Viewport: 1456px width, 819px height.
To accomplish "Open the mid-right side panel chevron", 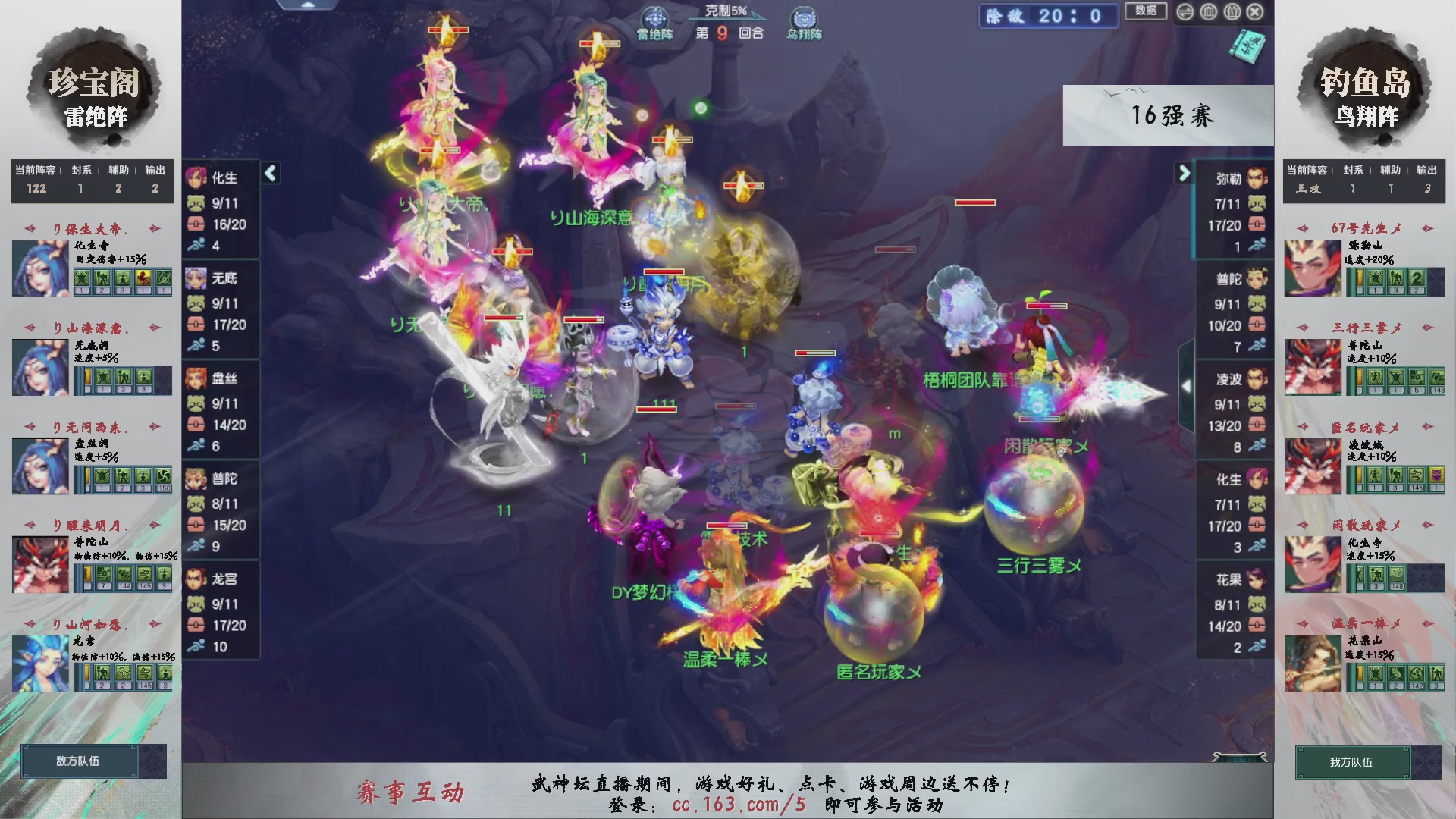I will pos(1187,385).
